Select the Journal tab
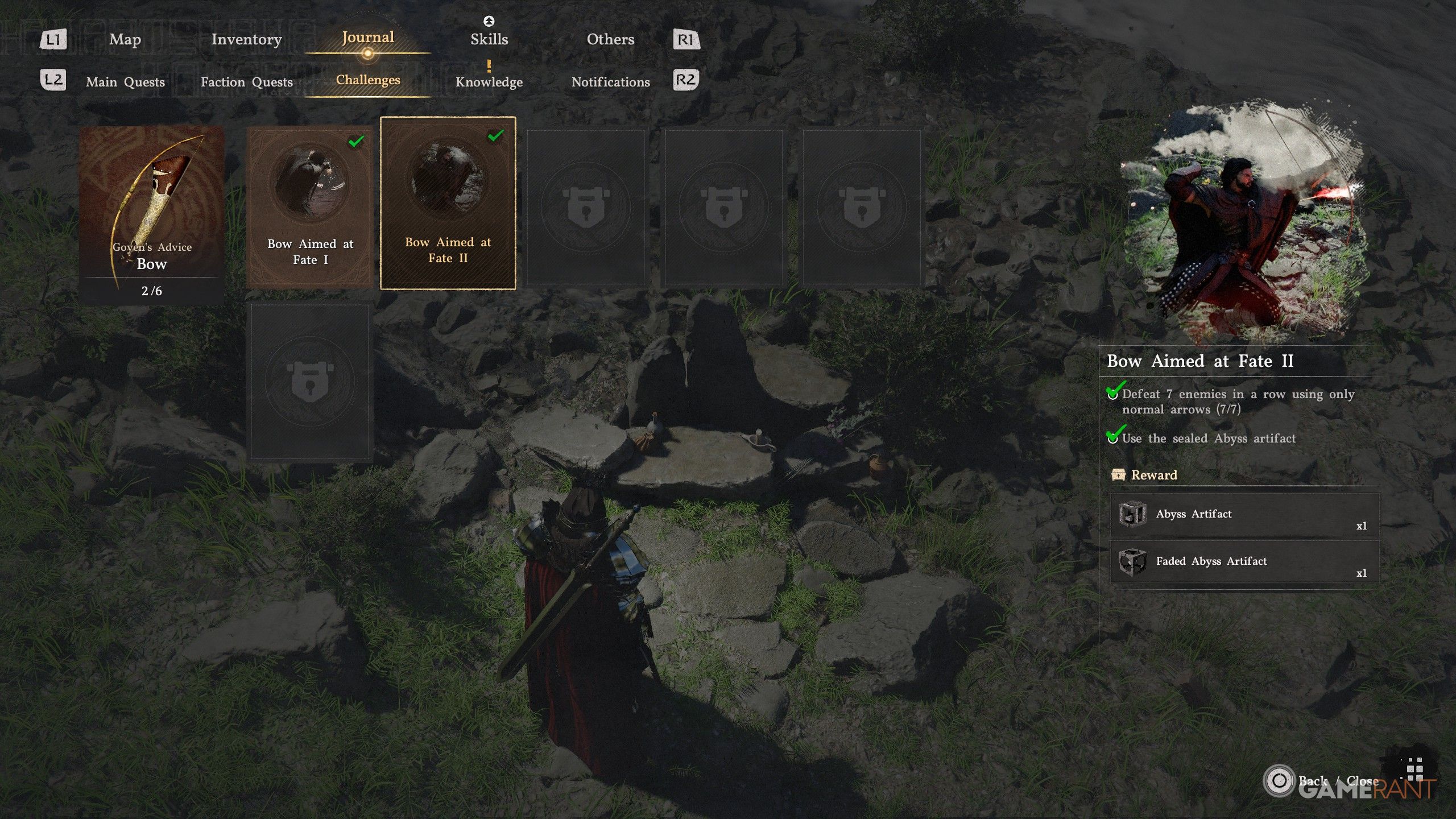This screenshot has width=1456, height=819. (367, 38)
